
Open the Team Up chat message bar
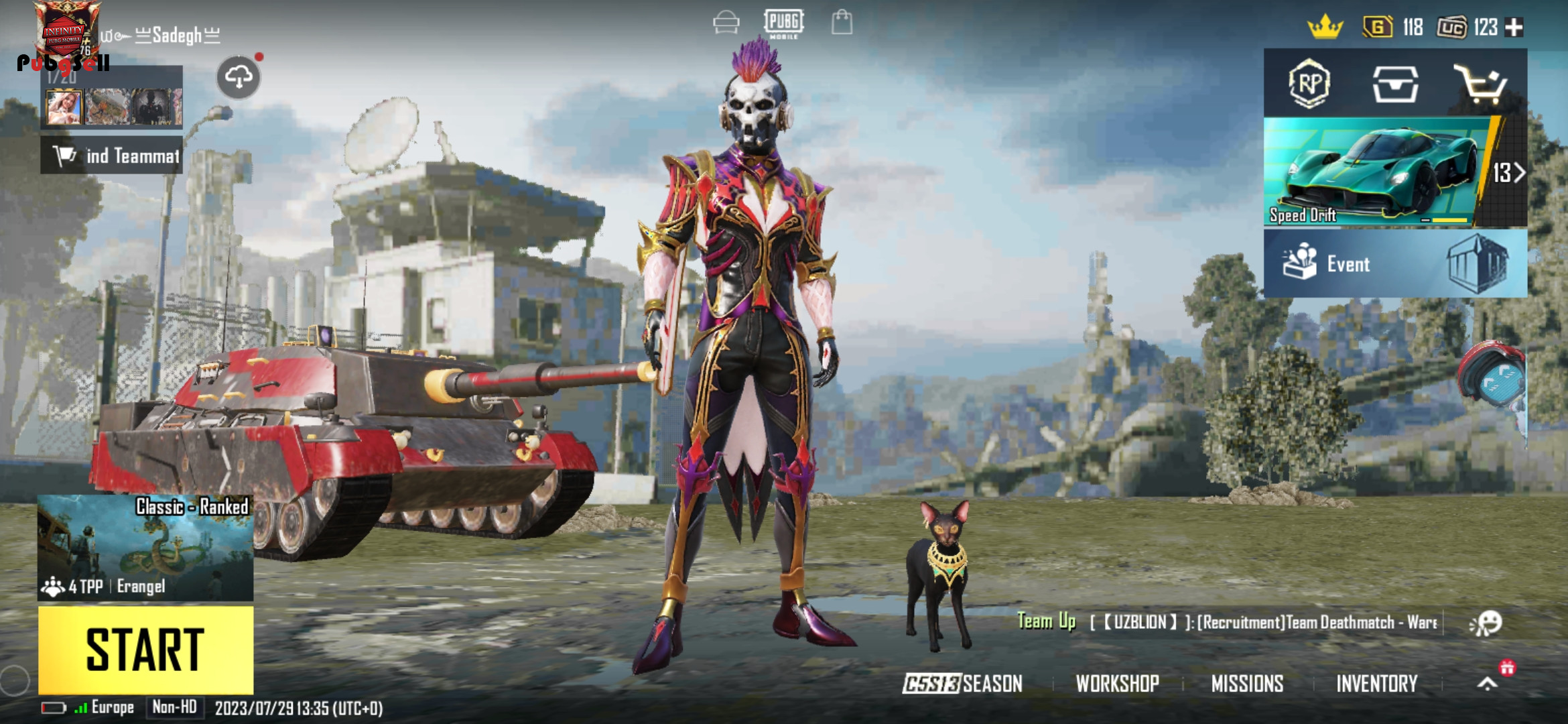(1226, 622)
